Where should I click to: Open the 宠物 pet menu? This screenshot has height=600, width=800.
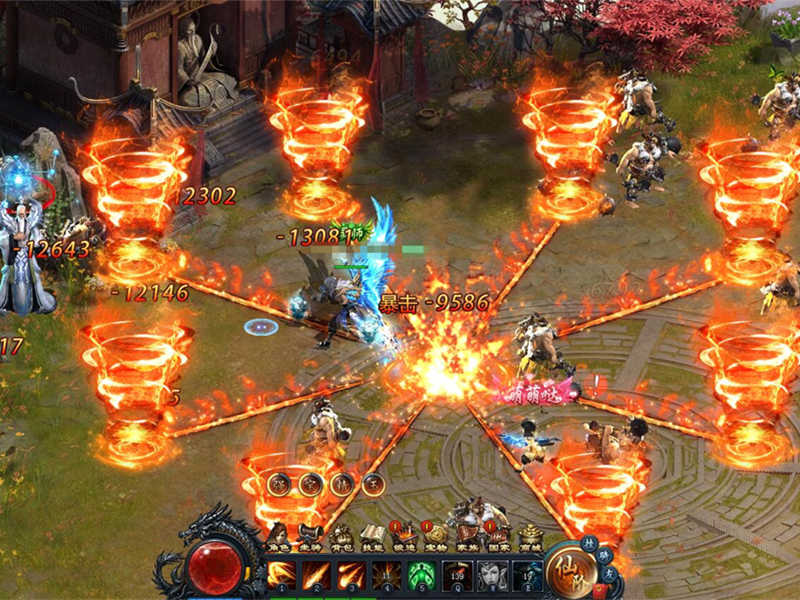coord(435,537)
